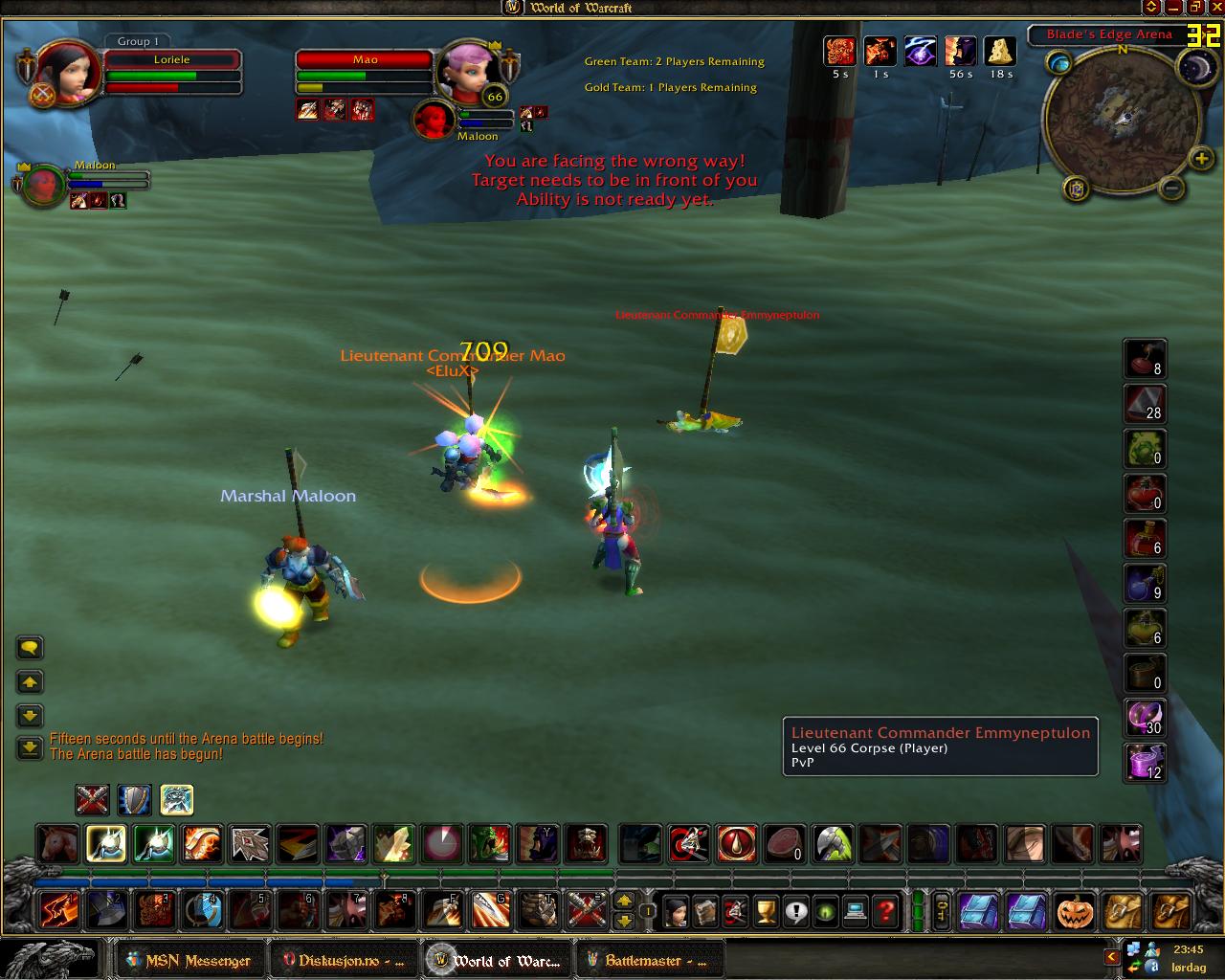Image resolution: width=1225 pixels, height=980 pixels.
Task: Open the chat speech bubble menu
Action: point(30,649)
